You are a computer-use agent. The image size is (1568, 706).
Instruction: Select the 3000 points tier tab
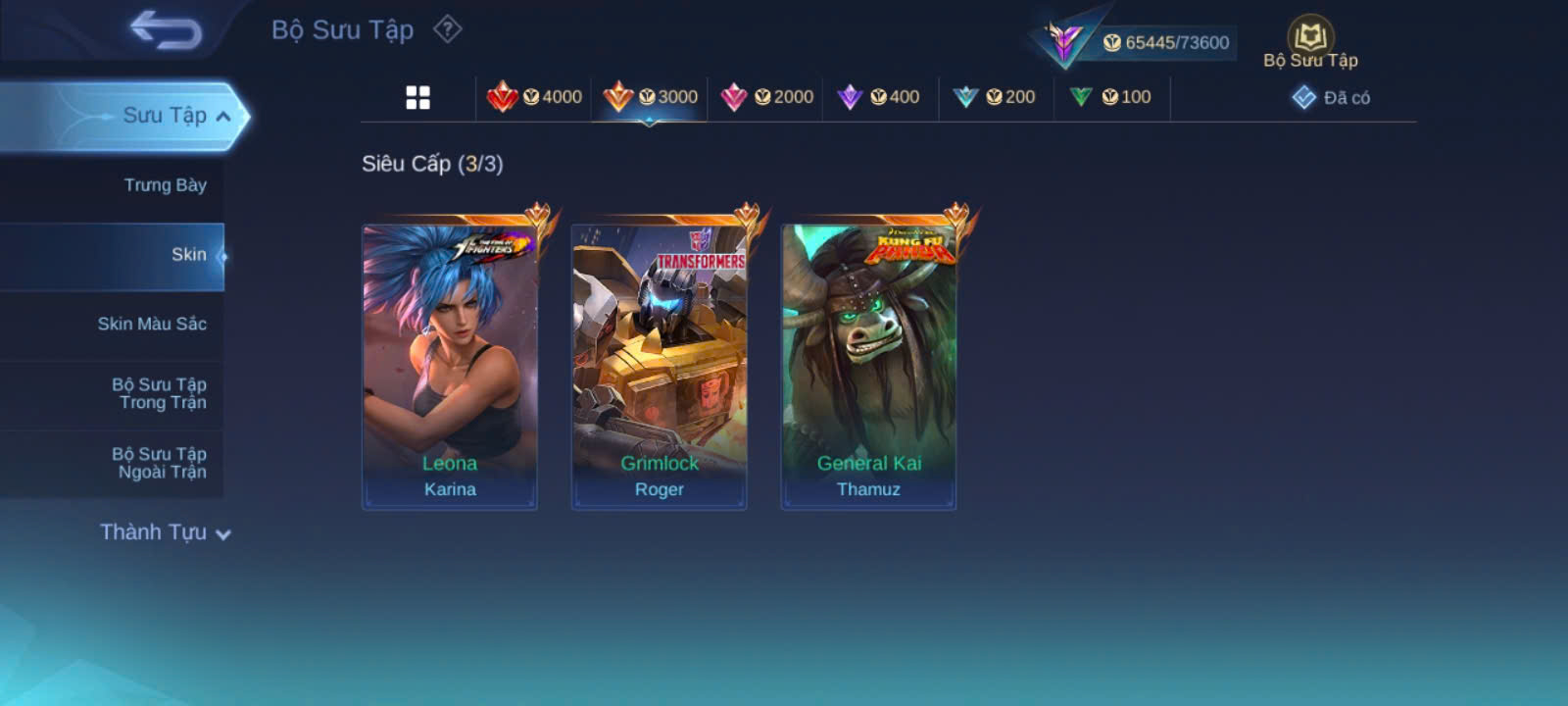(651, 97)
